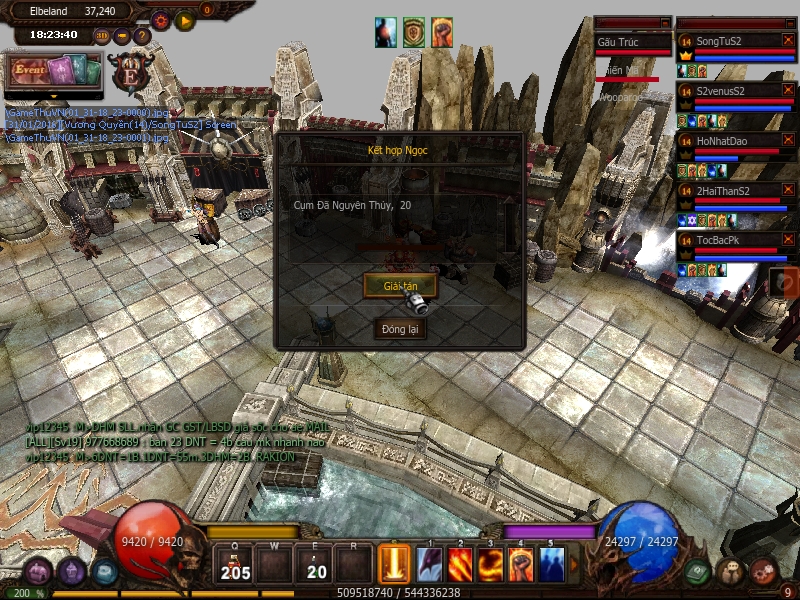This screenshot has height=600, width=800.
Task: Close the dialog with Đóng lại
Action: (400, 329)
